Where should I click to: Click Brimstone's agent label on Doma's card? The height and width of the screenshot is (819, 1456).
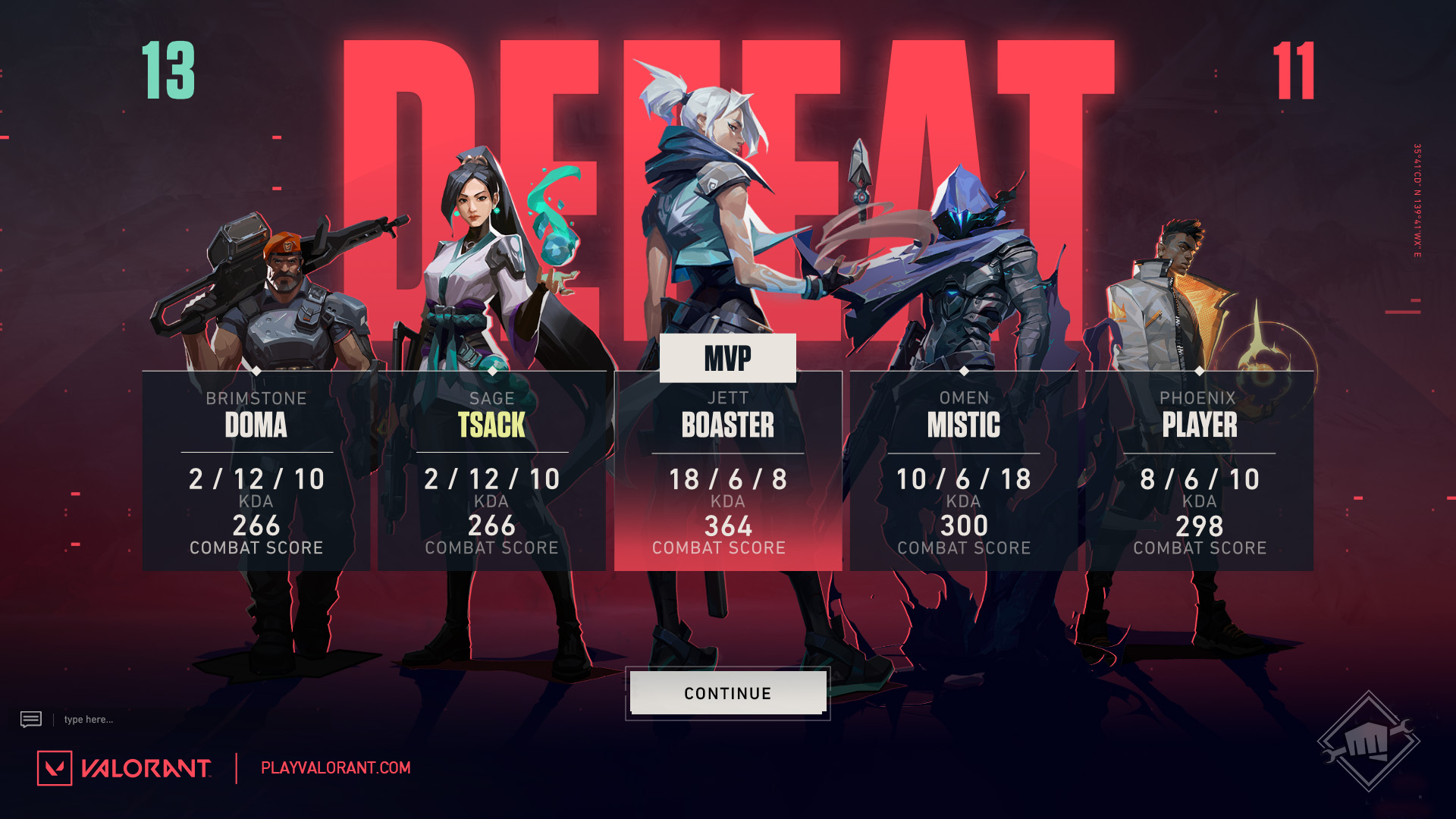[x=256, y=398]
